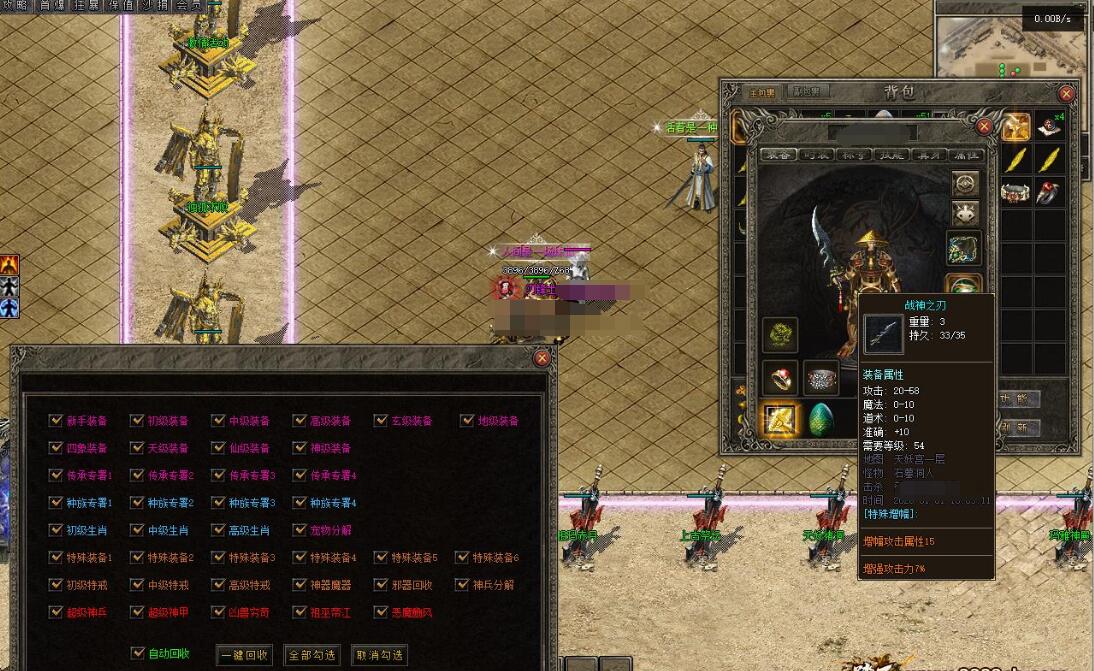
Task: Close the equipment recycle panel
Action: 542,357
